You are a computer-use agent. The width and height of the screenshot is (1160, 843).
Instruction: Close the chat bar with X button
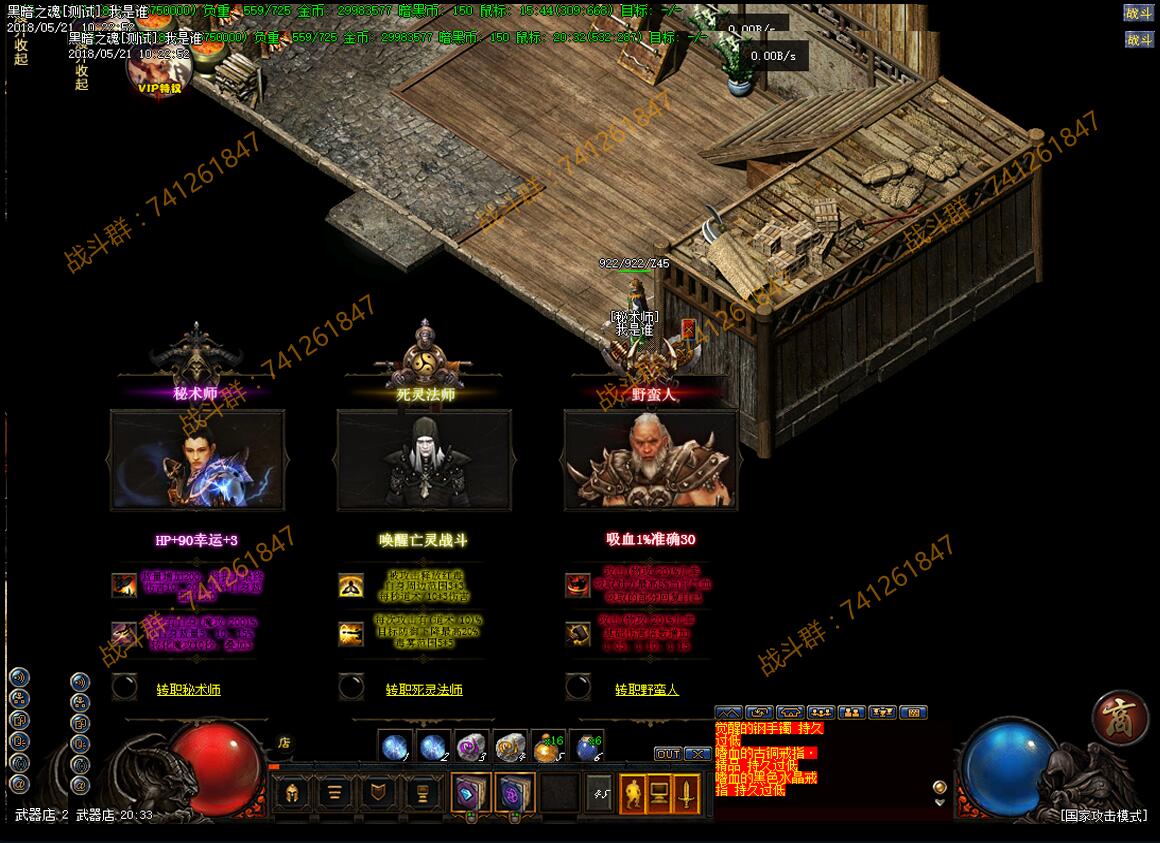(698, 754)
